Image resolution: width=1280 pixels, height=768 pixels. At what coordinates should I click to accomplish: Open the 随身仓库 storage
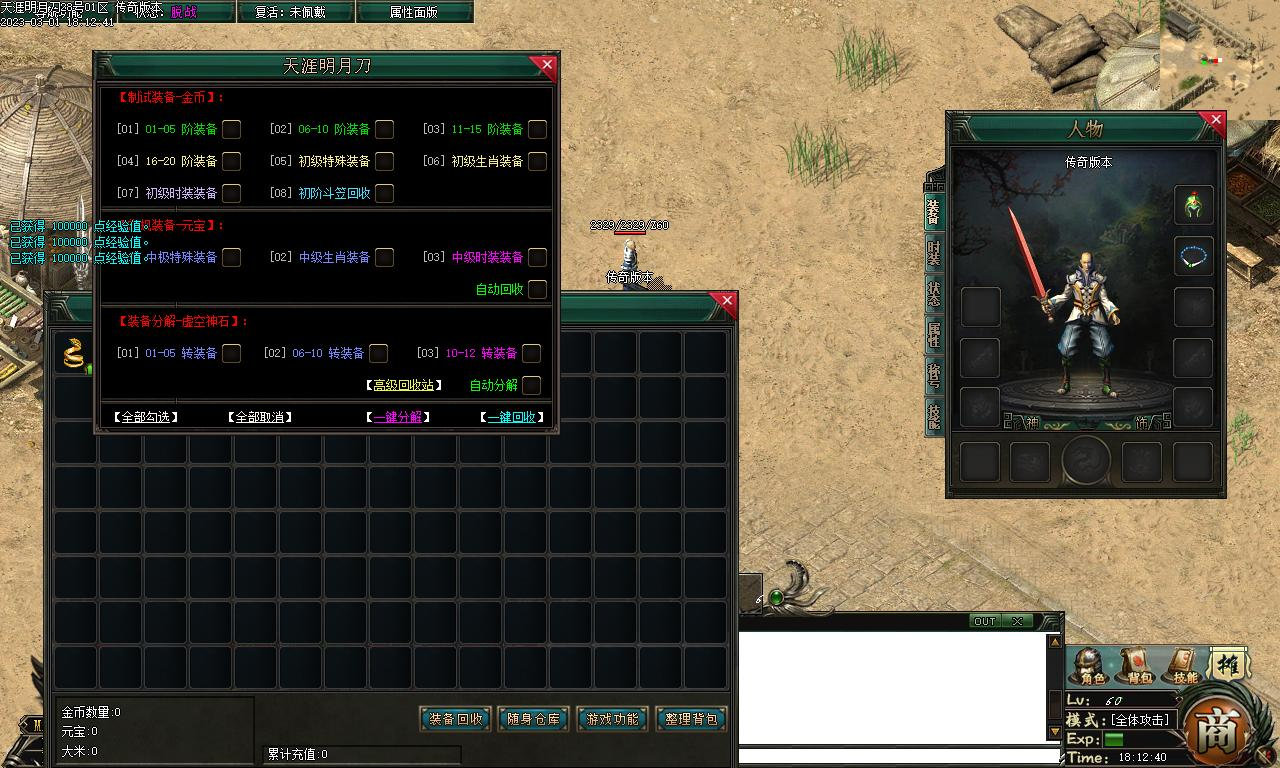pyautogui.click(x=533, y=718)
